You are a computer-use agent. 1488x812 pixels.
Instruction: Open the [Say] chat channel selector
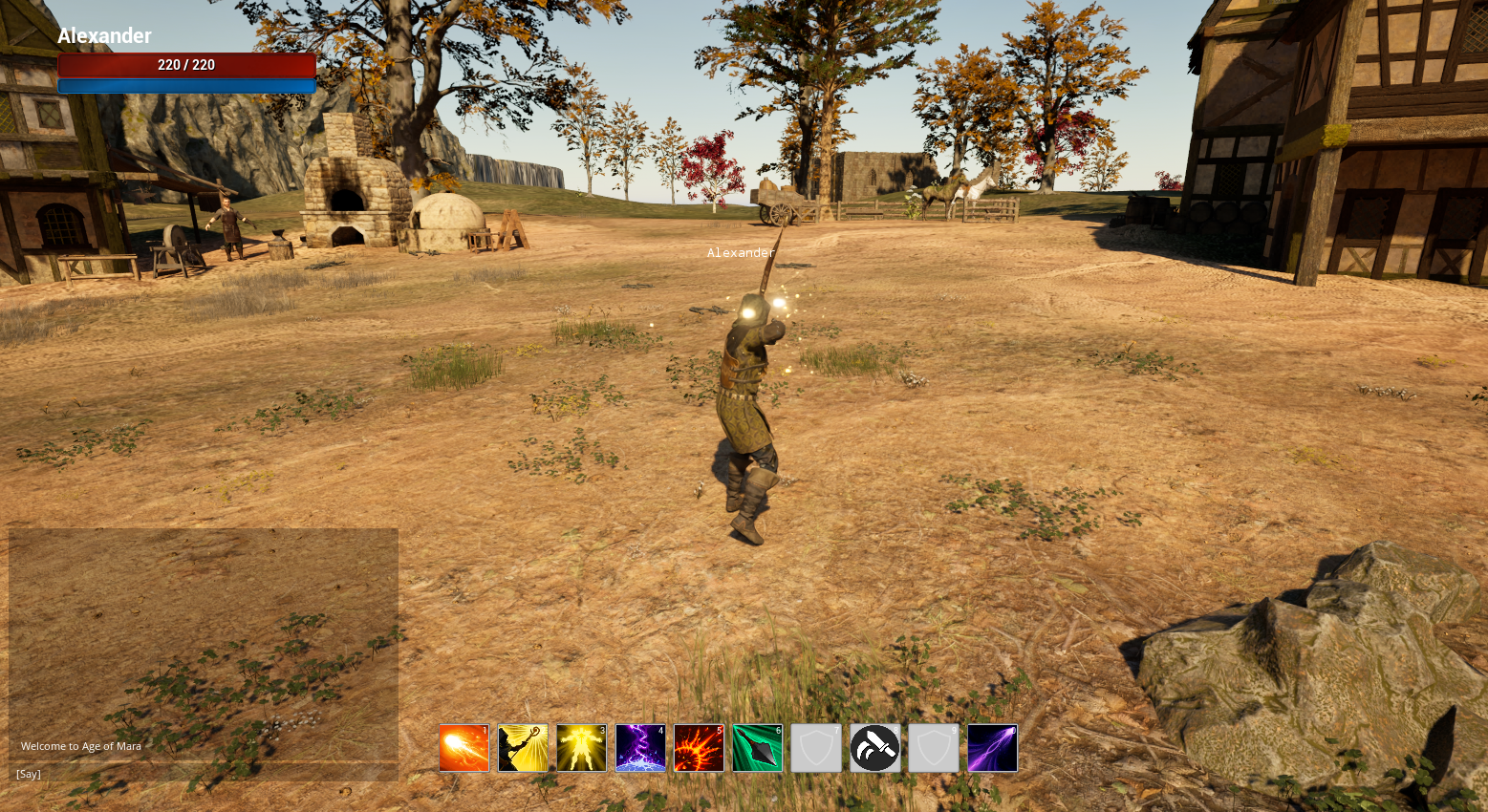click(x=28, y=774)
